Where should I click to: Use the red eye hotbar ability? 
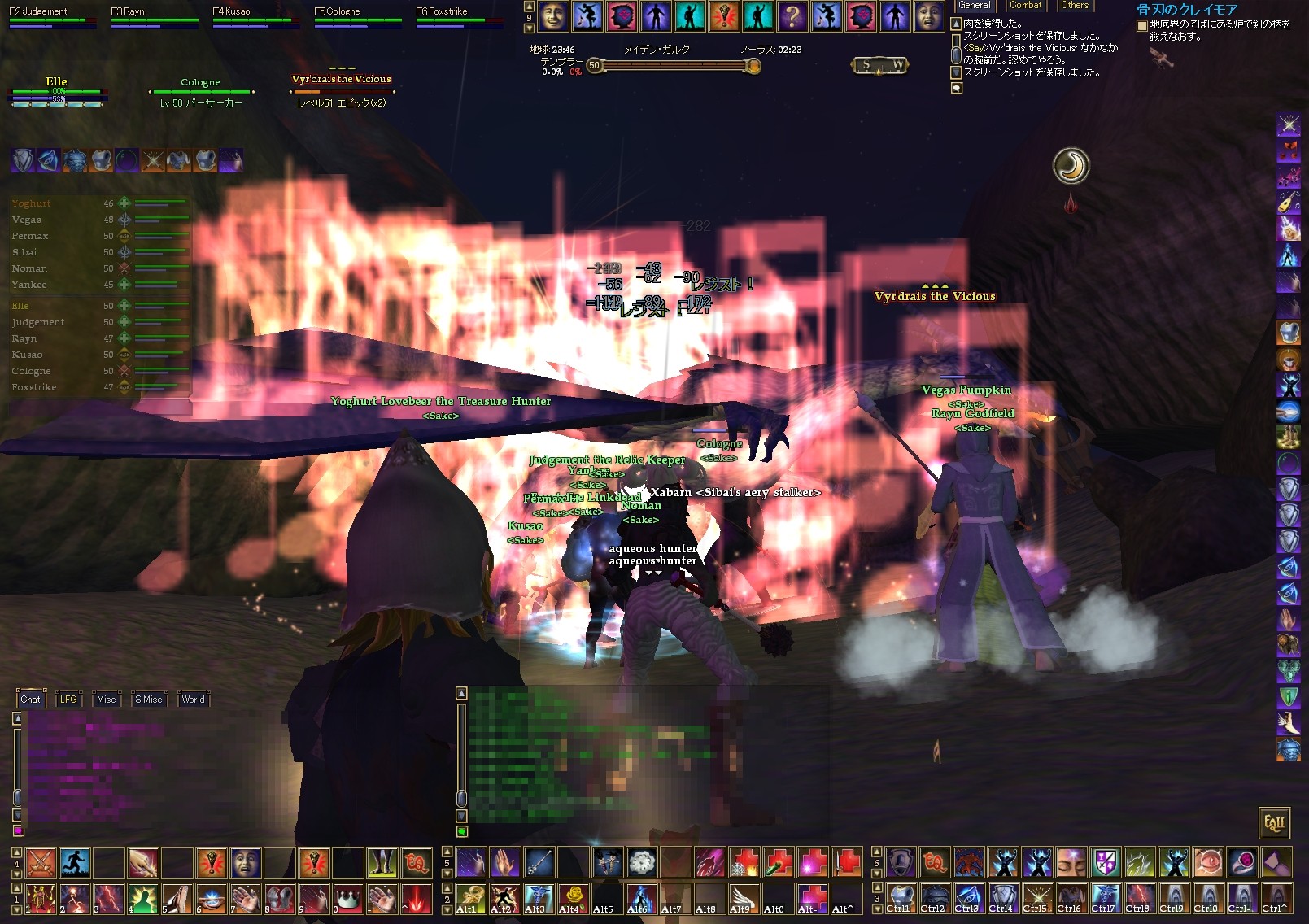coord(1208,862)
